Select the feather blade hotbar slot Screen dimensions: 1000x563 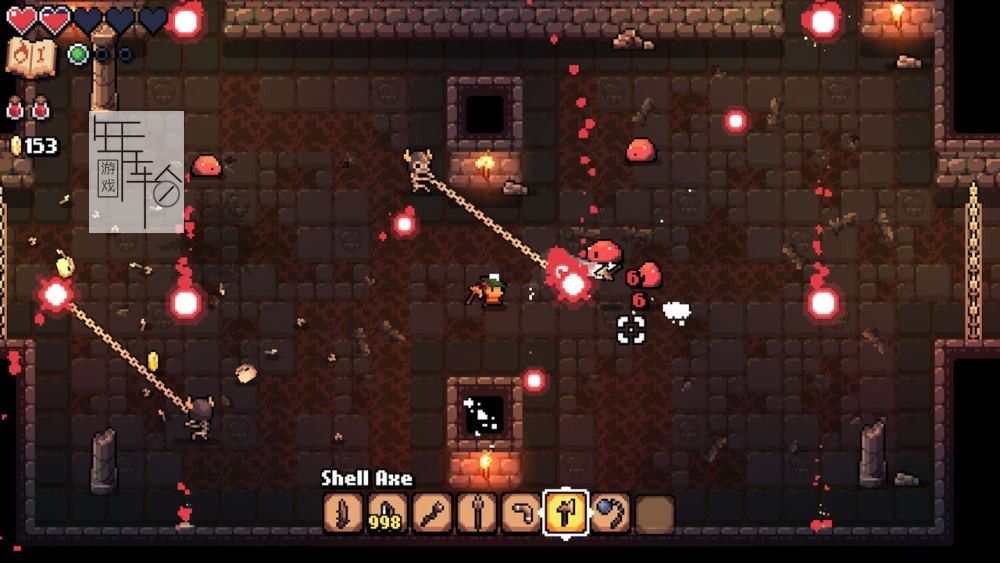[343, 514]
